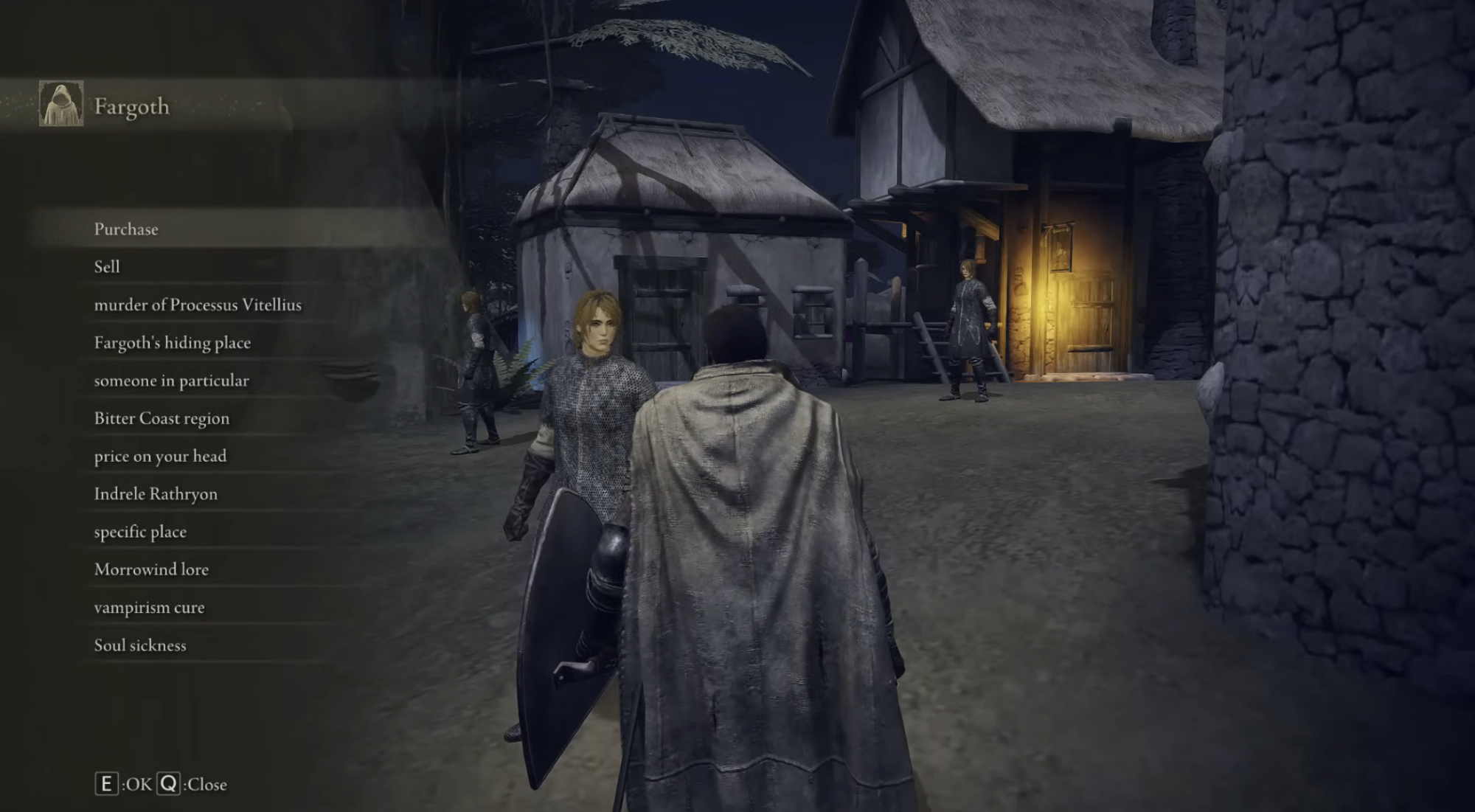Image resolution: width=1475 pixels, height=812 pixels.
Task: Ask about Indrele Rathryon
Action: pos(156,494)
